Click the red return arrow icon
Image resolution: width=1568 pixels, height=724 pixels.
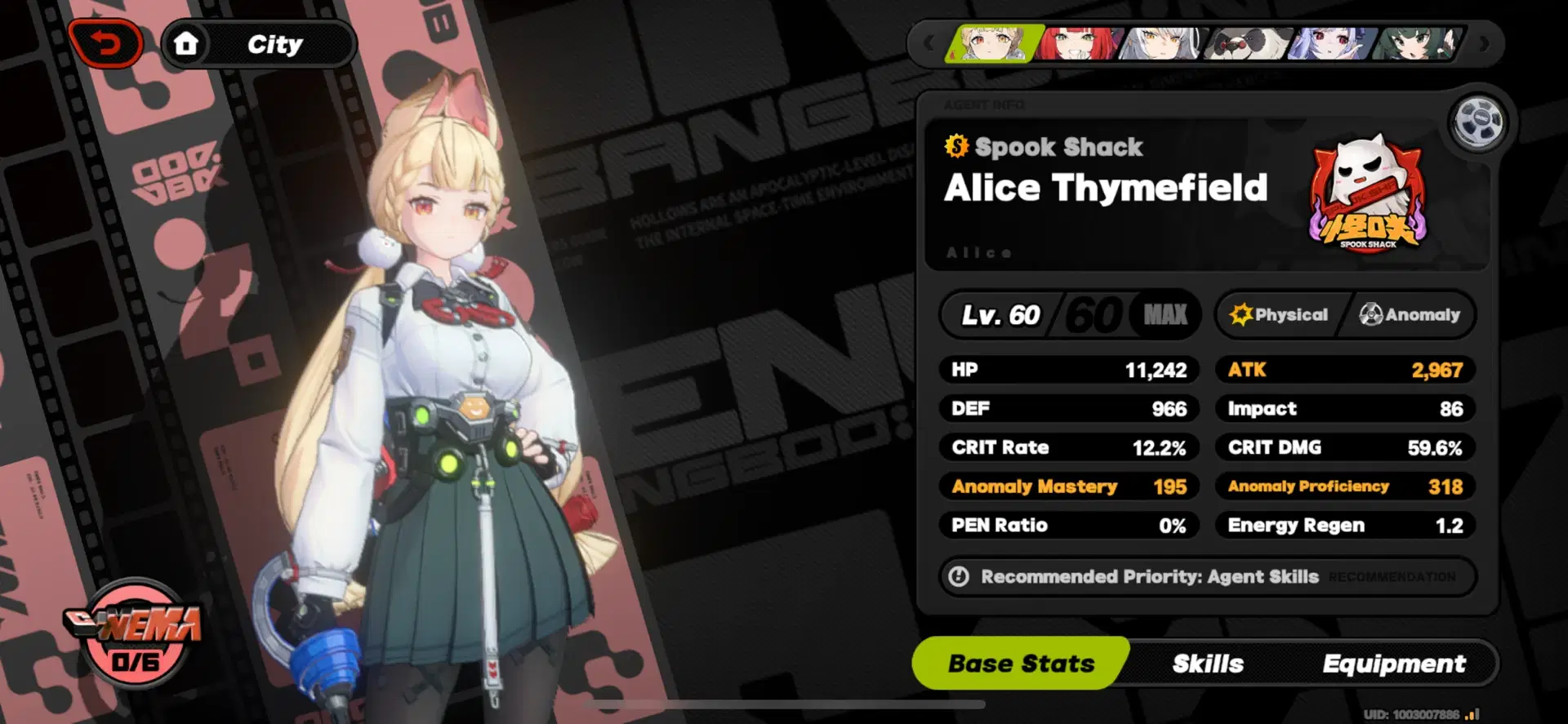(107, 42)
